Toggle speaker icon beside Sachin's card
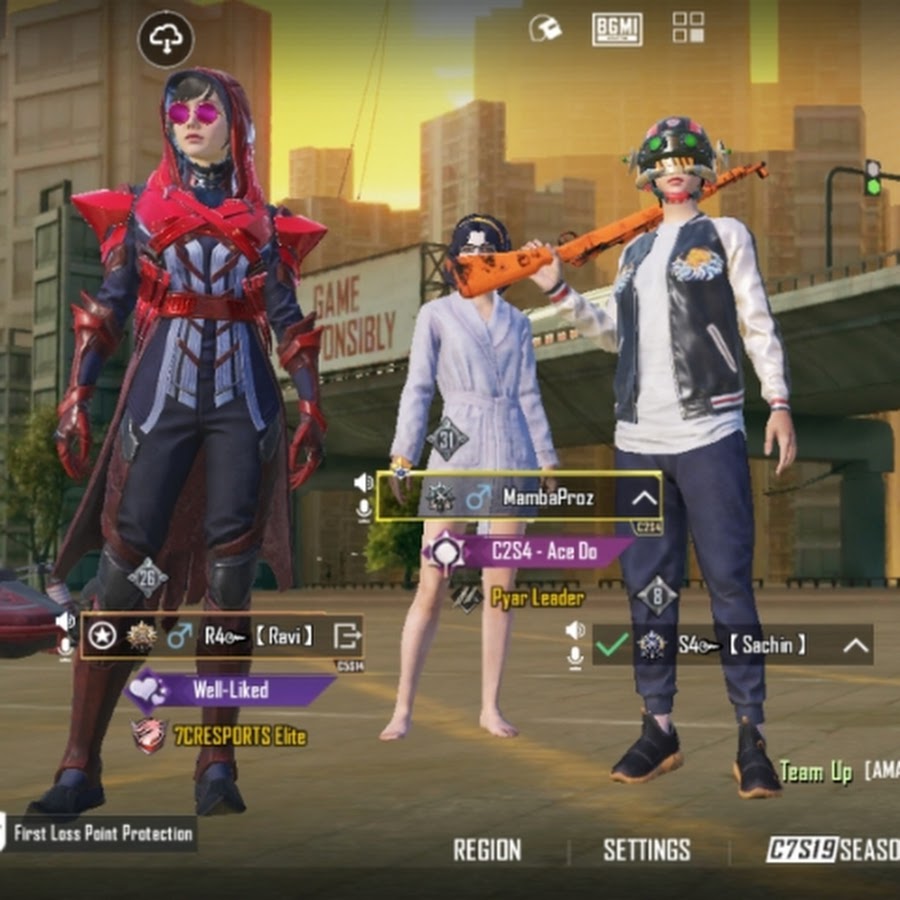This screenshot has width=900, height=900. (x=575, y=630)
